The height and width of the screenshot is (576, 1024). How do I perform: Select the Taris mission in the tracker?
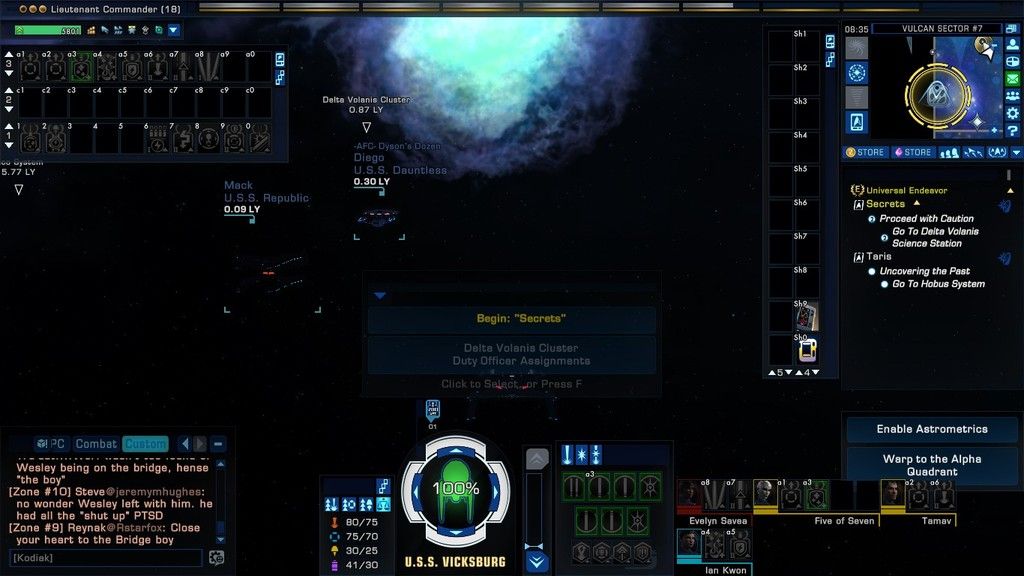(879, 257)
